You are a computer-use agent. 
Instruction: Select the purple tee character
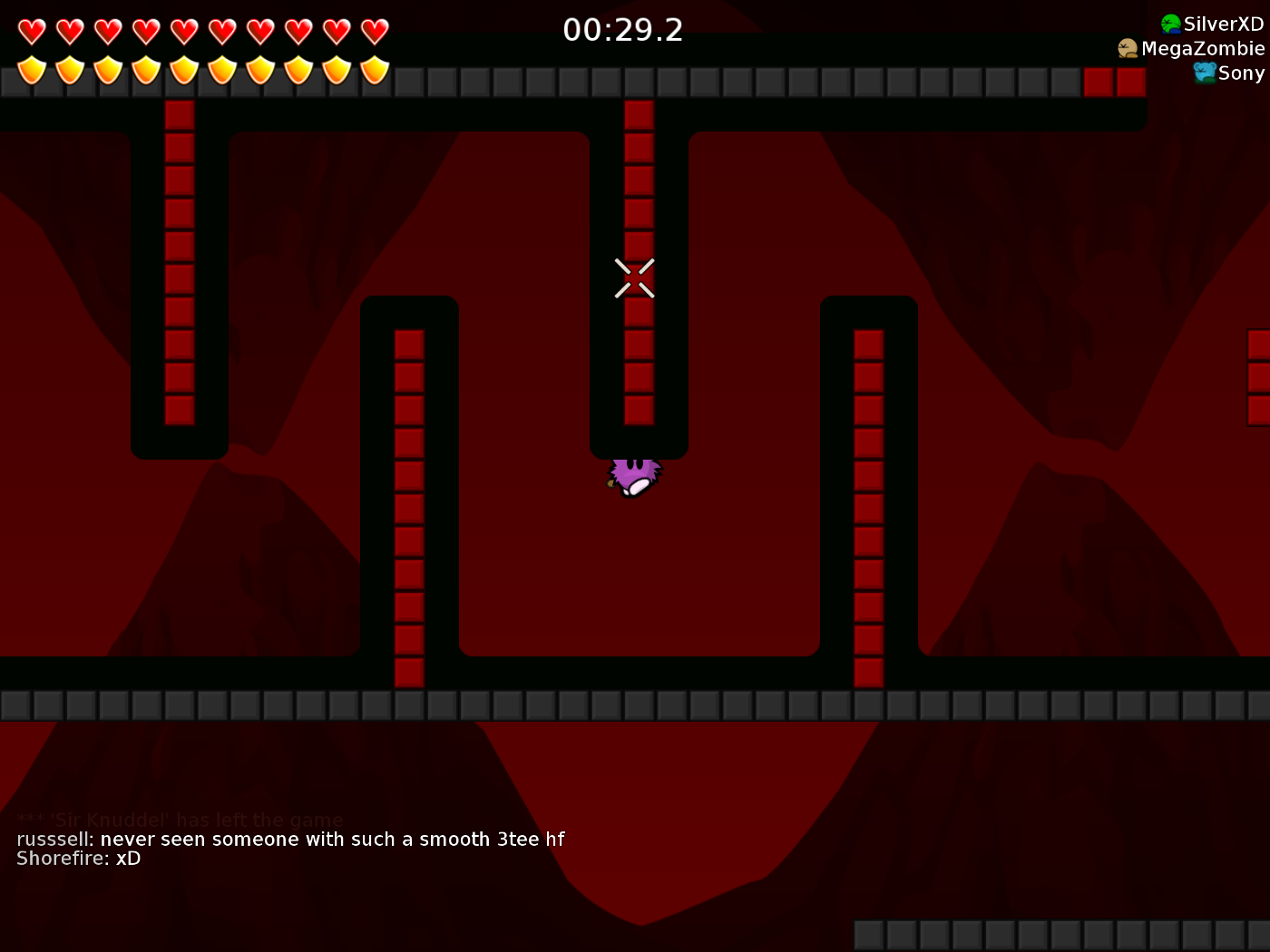click(633, 476)
